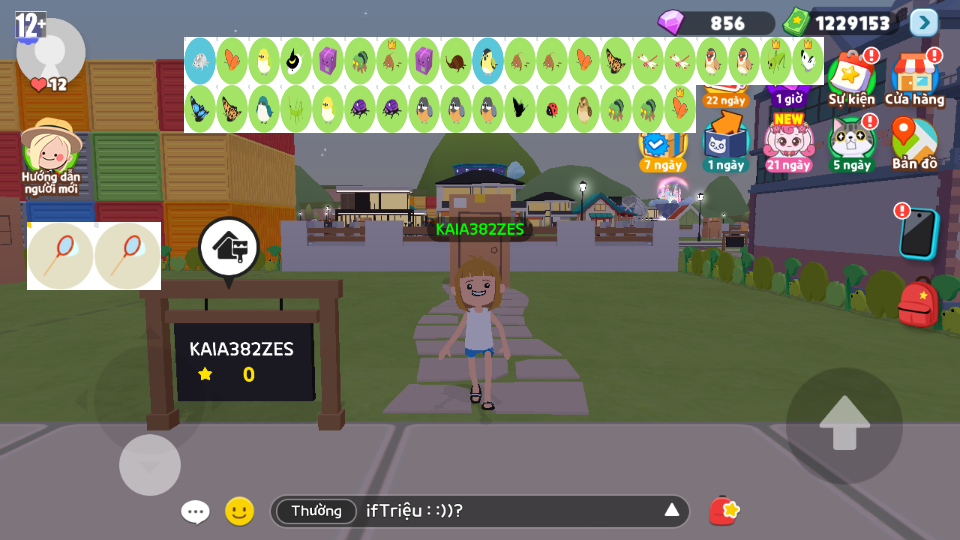Open the cat box 1 ngày offer

[724, 142]
